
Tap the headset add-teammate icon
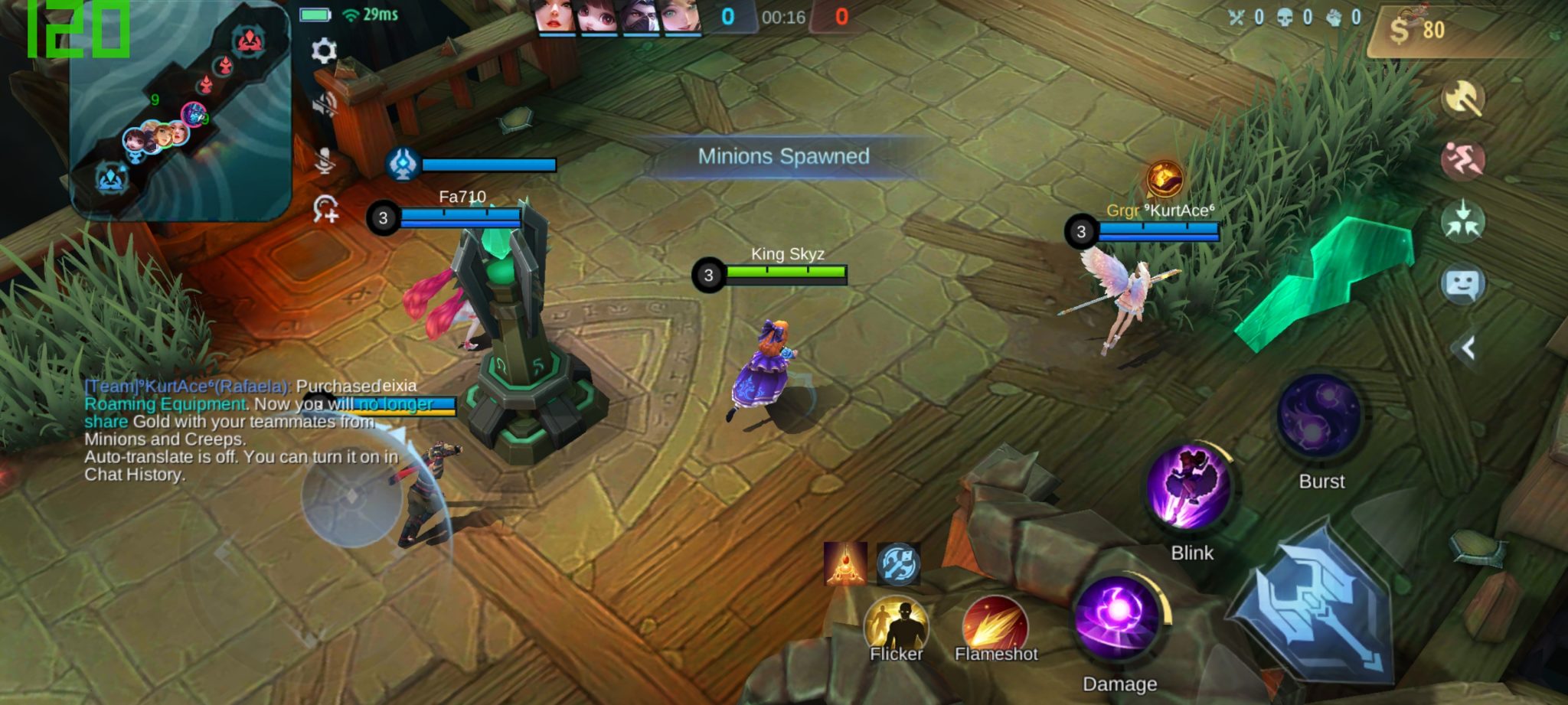tap(326, 209)
